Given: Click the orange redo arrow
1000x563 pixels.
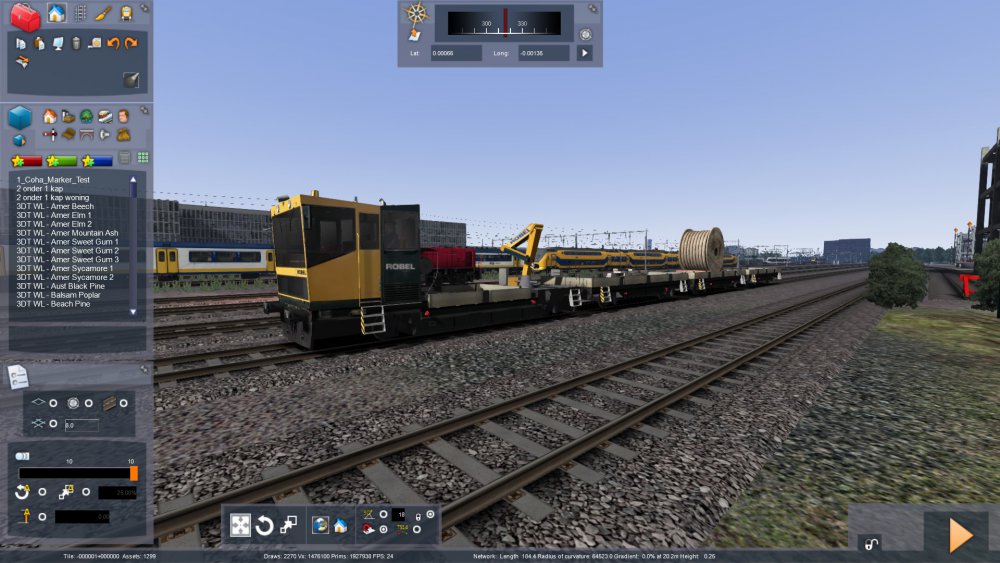Looking at the screenshot, I should point(131,43).
